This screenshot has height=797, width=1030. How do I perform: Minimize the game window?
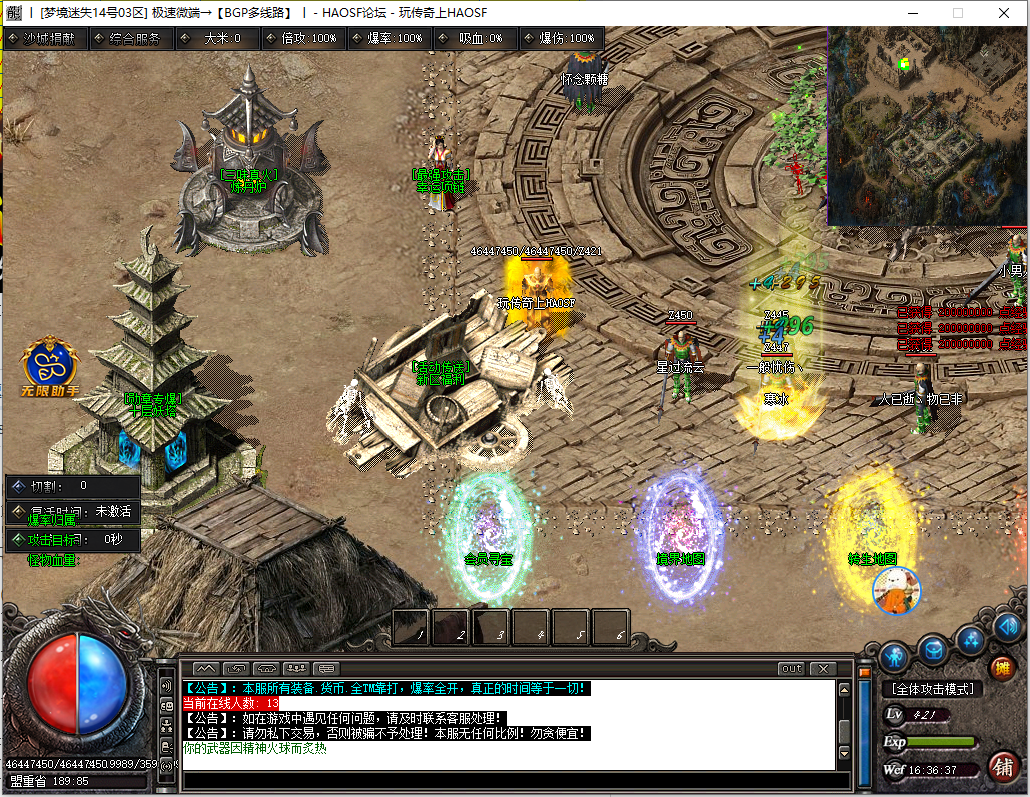pos(911,13)
